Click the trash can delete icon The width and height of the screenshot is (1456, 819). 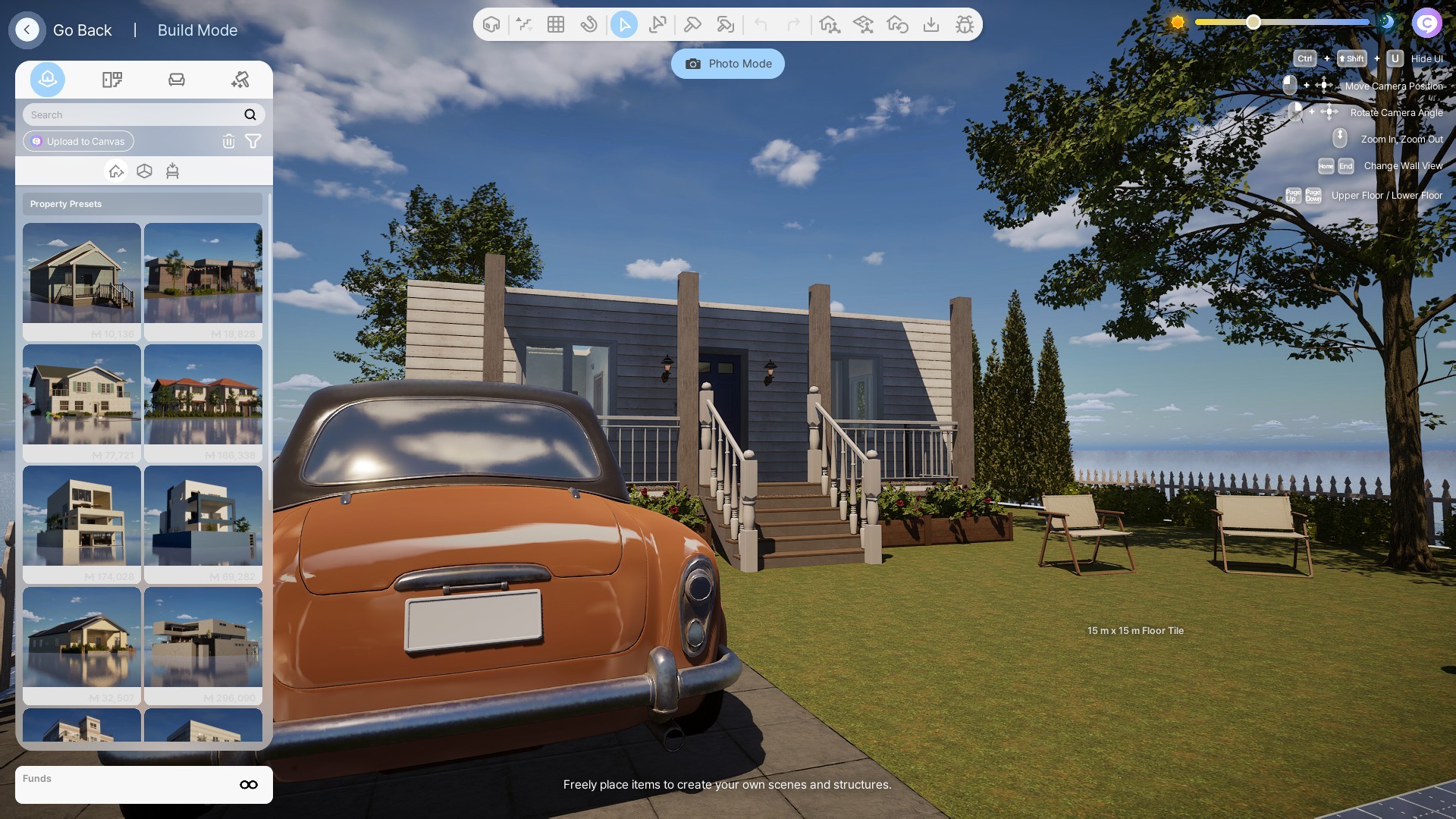click(228, 141)
